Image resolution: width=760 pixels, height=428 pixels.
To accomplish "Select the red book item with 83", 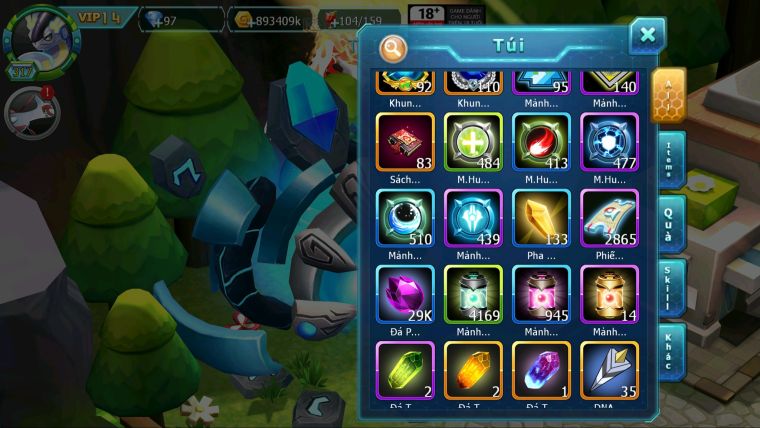I will 405,141.
